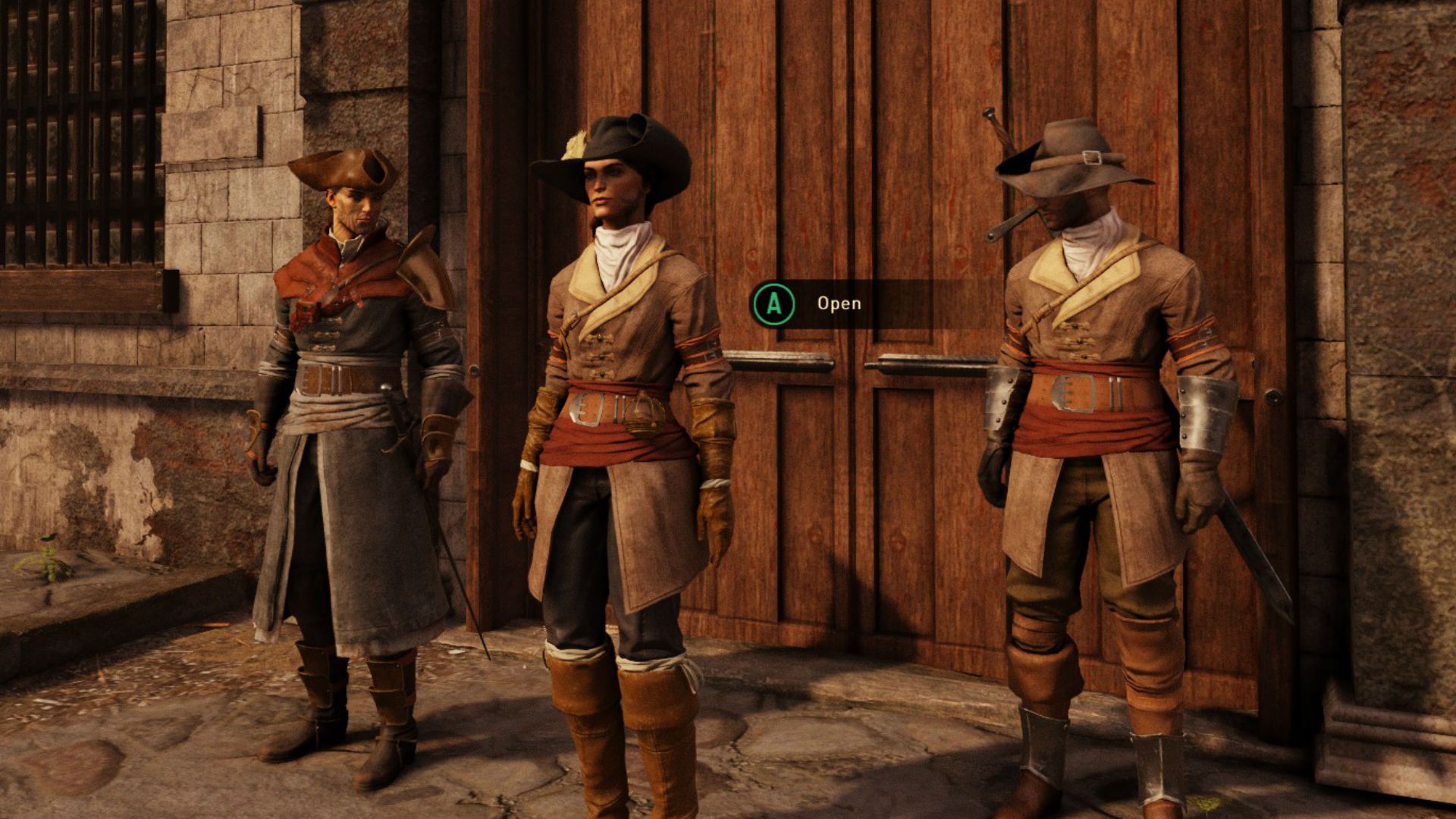Click the green A button prompt icon

click(x=775, y=304)
